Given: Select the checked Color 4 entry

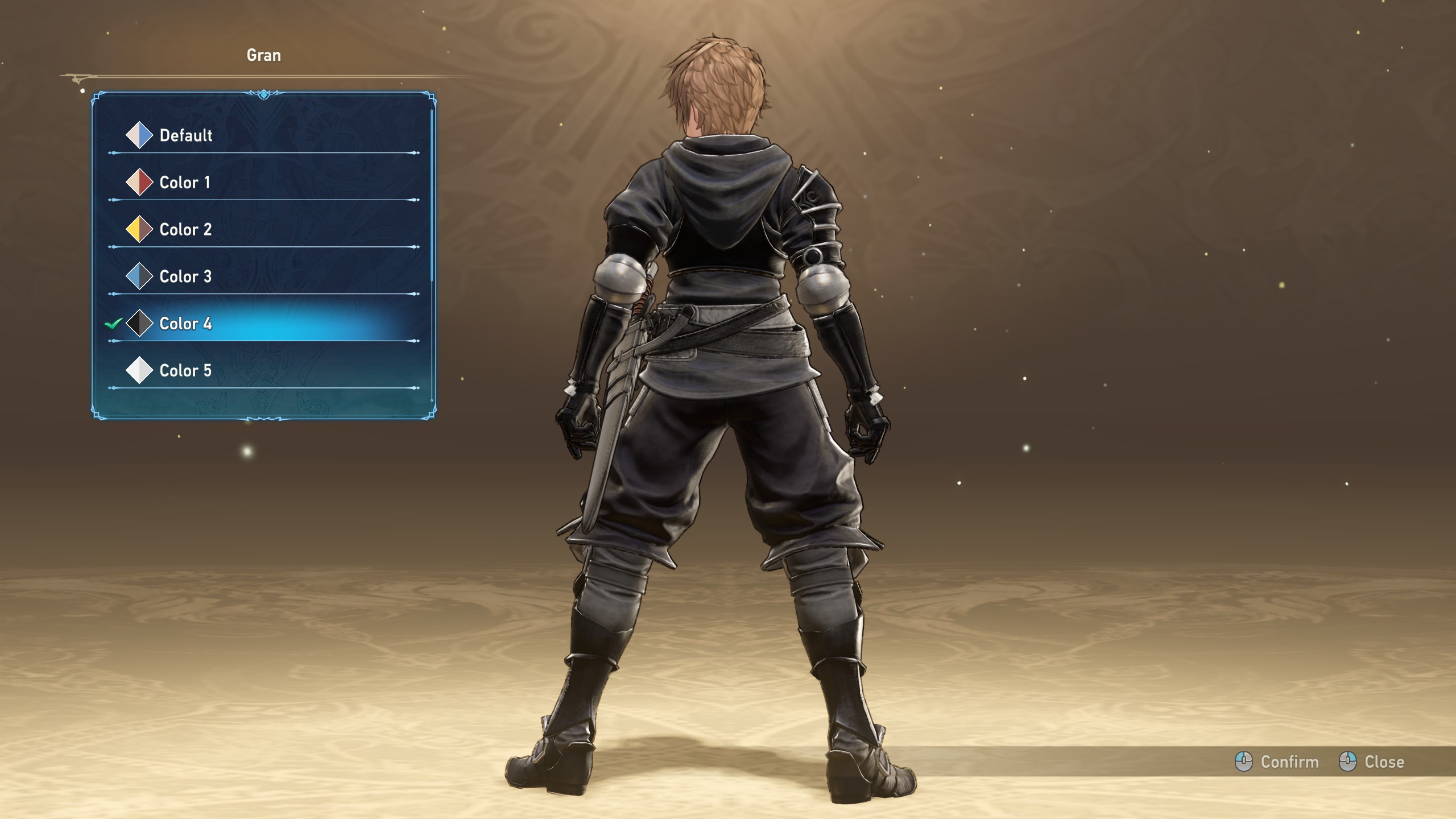Looking at the screenshot, I should (x=185, y=324).
